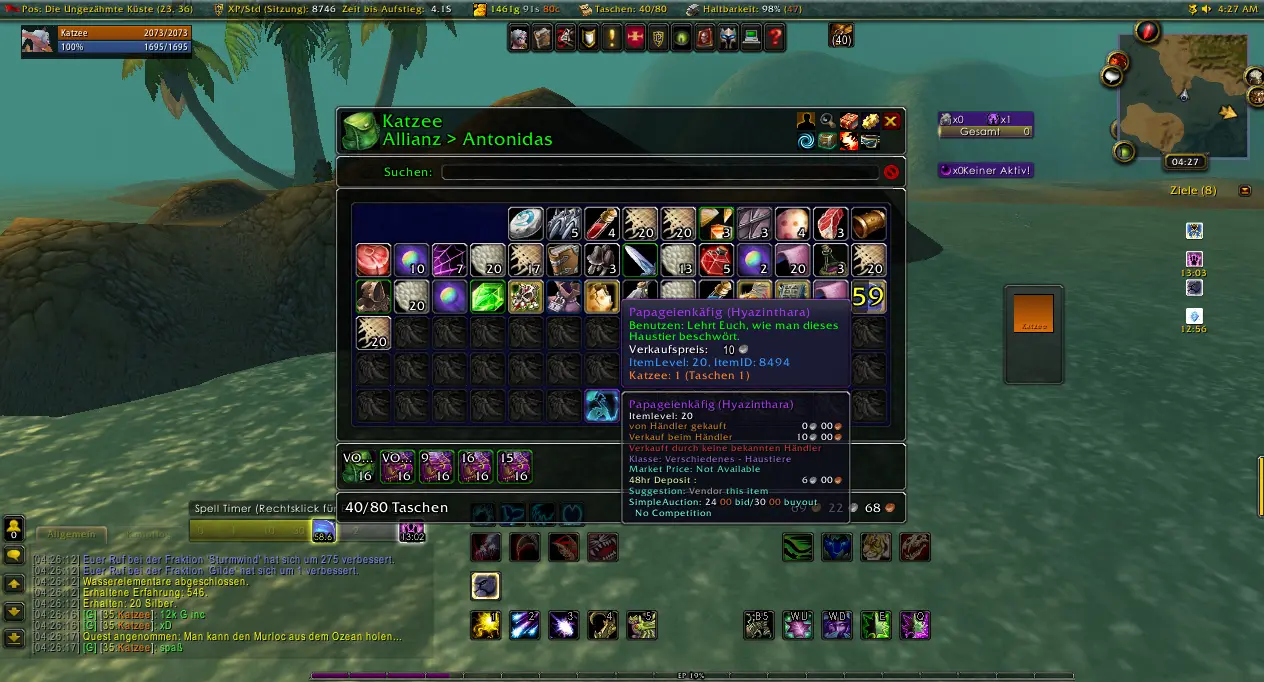Activate action bar ability in slot 1
Image resolution: width=1264 pixels, height=682 pixels.
(x=487, y=625)
